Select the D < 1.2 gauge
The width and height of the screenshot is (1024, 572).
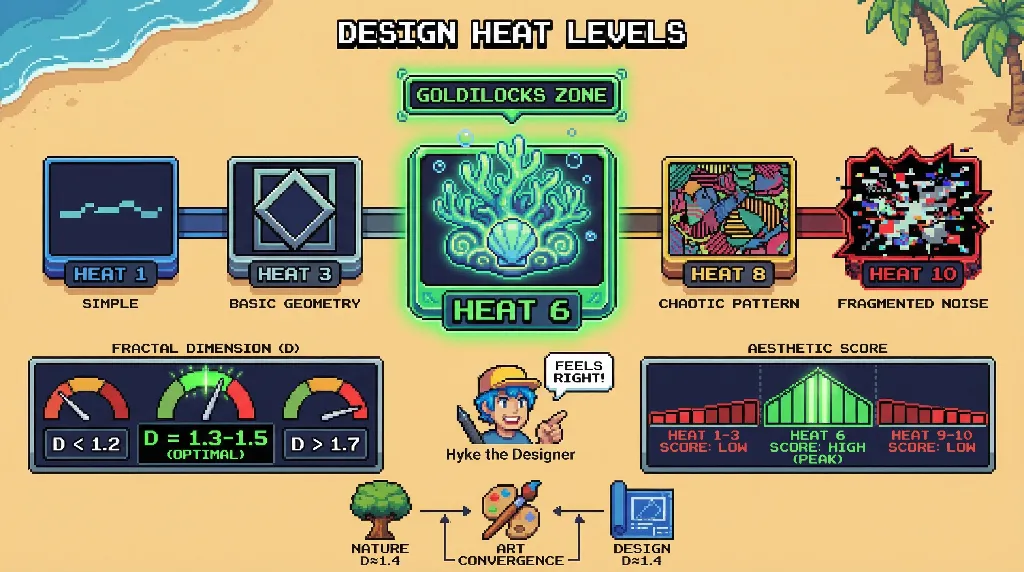[x=86, y=416]
